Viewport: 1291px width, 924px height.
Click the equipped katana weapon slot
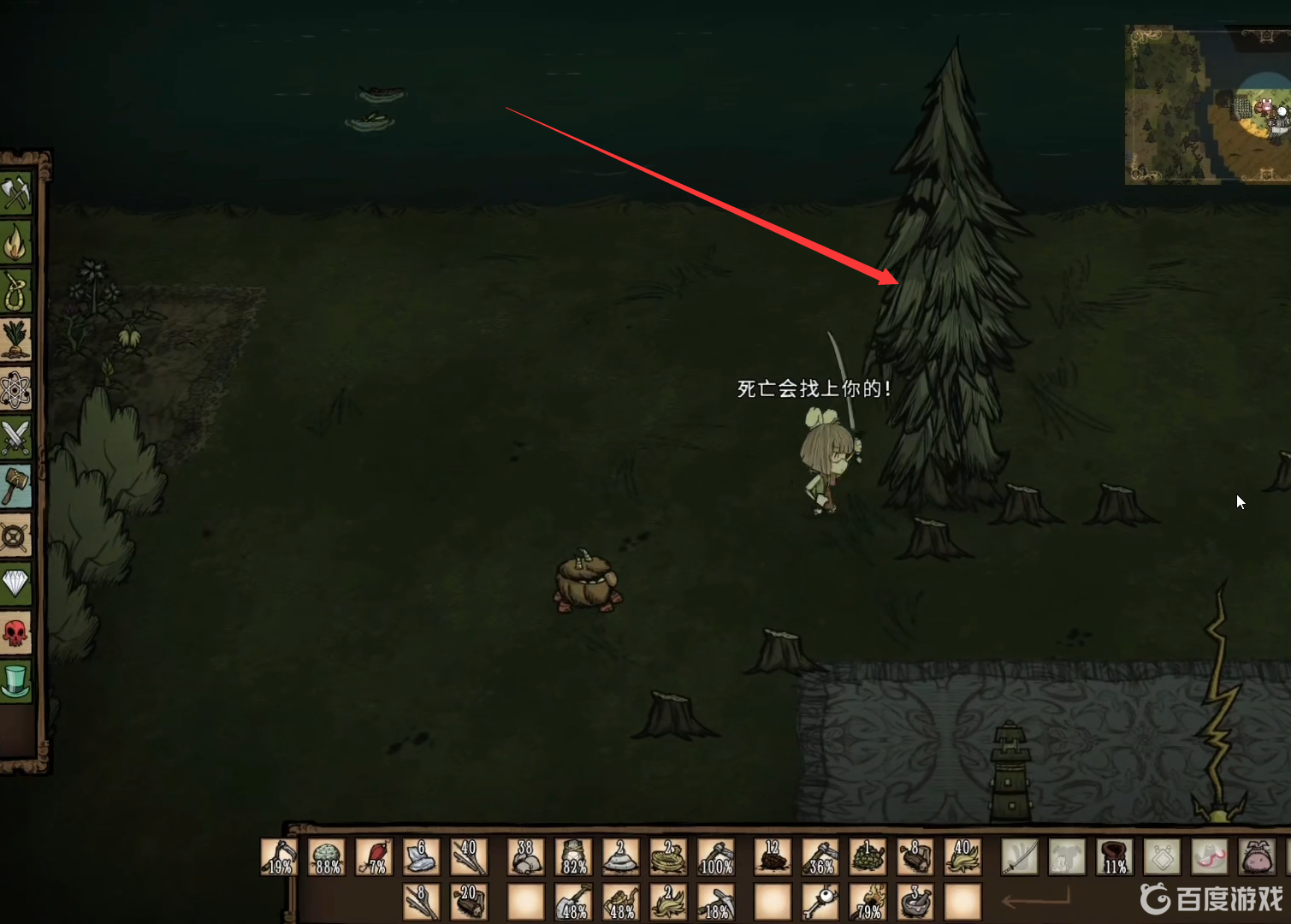point(1020,856)
